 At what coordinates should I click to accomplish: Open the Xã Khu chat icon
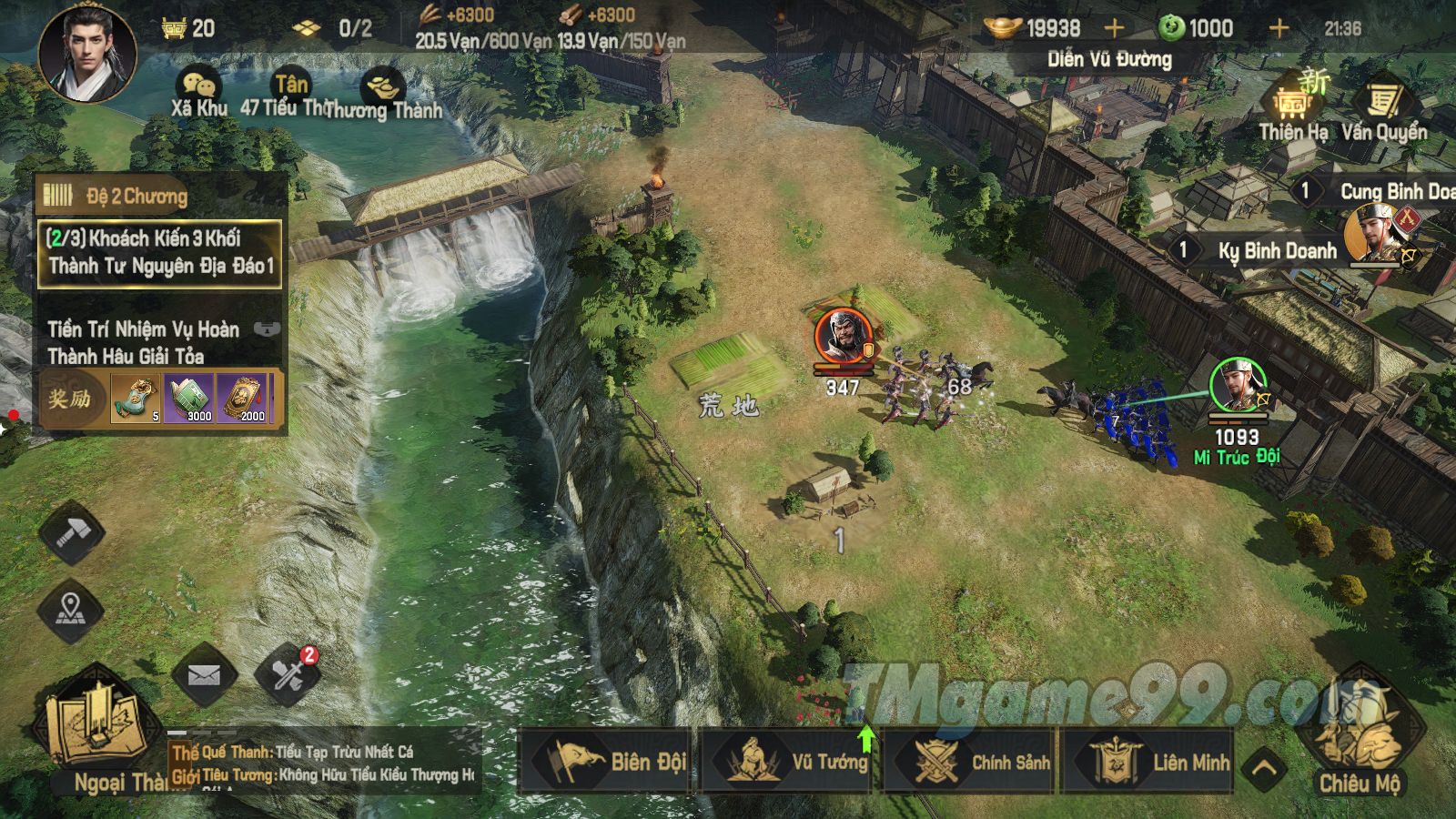[199, 89]
